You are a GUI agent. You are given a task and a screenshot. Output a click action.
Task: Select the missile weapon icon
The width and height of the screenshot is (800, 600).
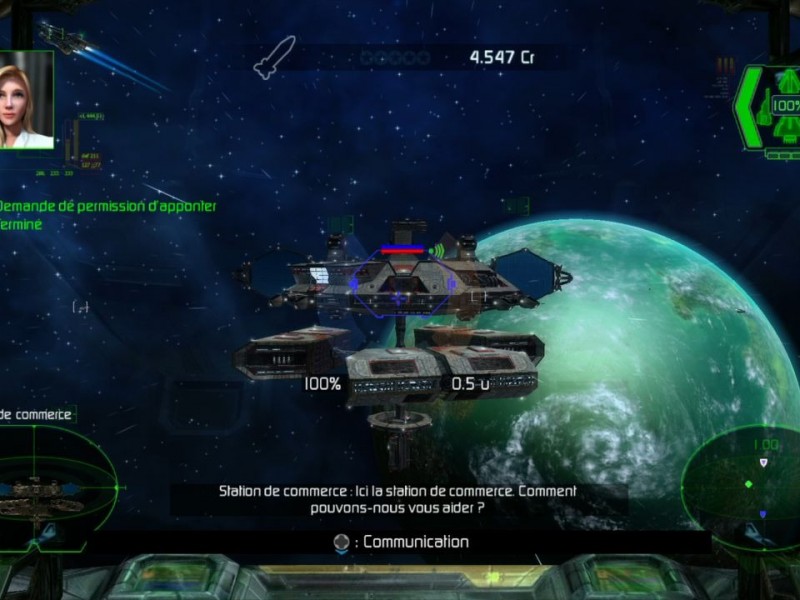(274, 57)
